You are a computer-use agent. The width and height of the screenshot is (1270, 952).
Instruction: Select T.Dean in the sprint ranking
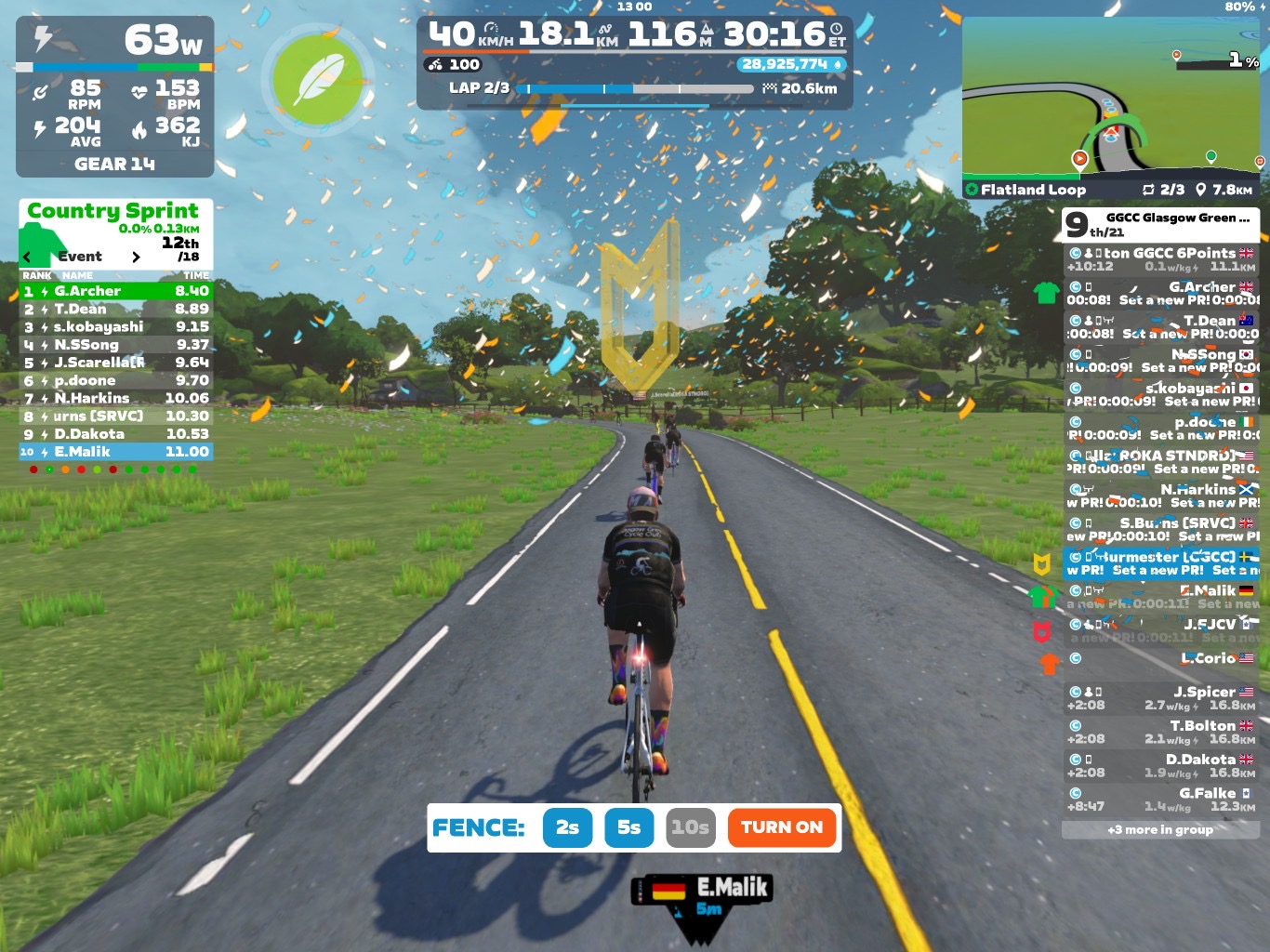[x=116, y=309]
